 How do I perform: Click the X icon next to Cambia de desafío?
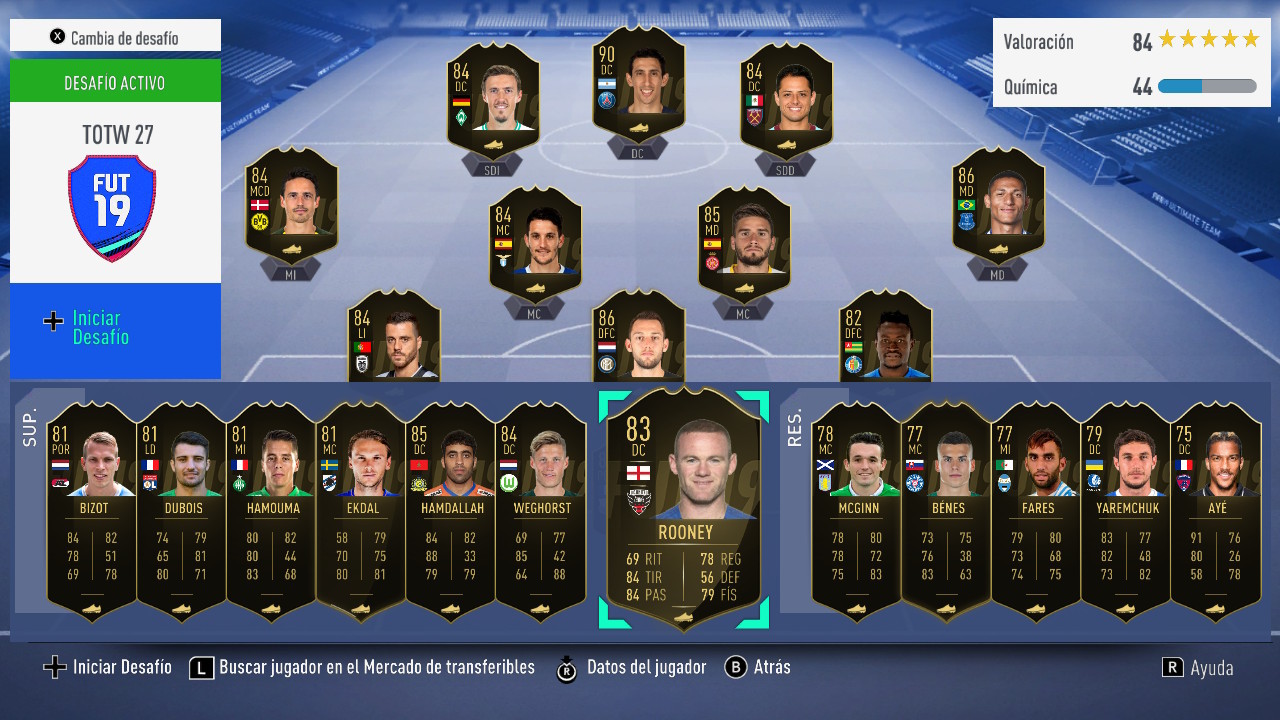tap(57, 36)
